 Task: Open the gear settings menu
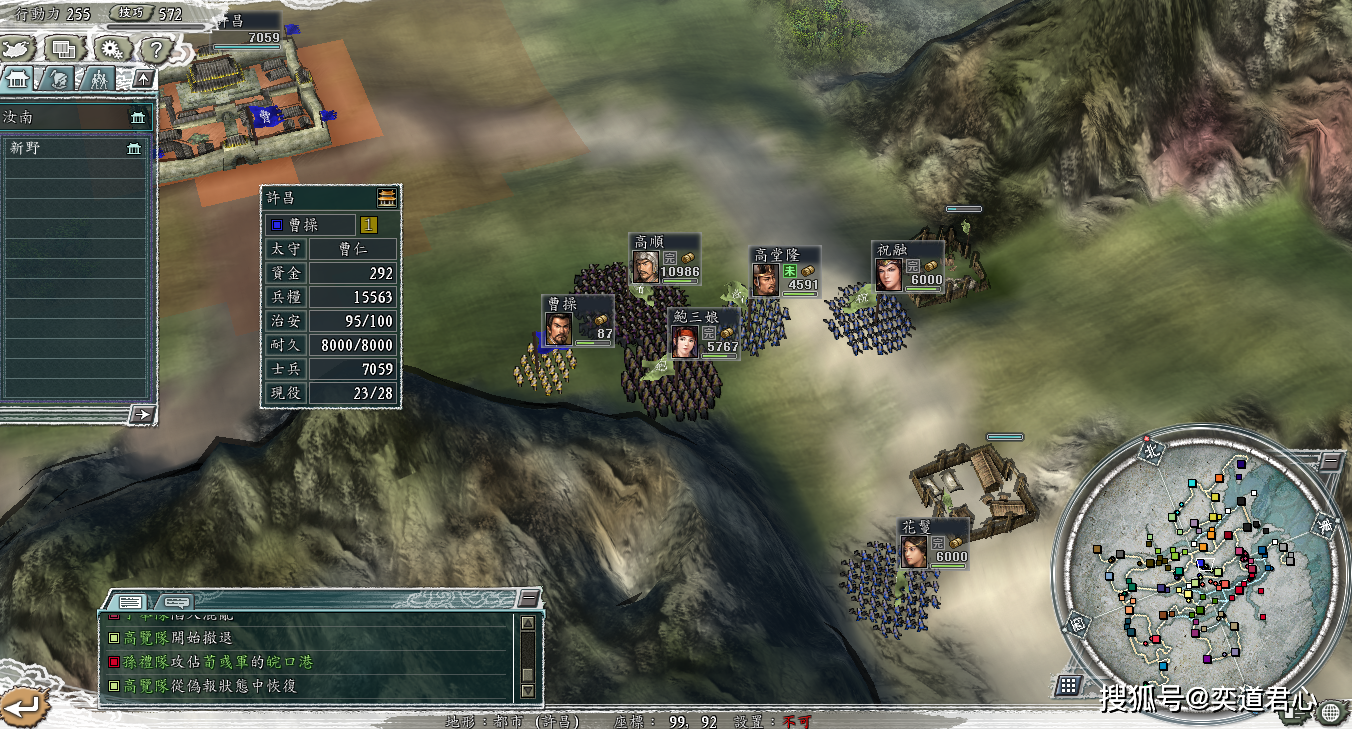coord(112,48)
